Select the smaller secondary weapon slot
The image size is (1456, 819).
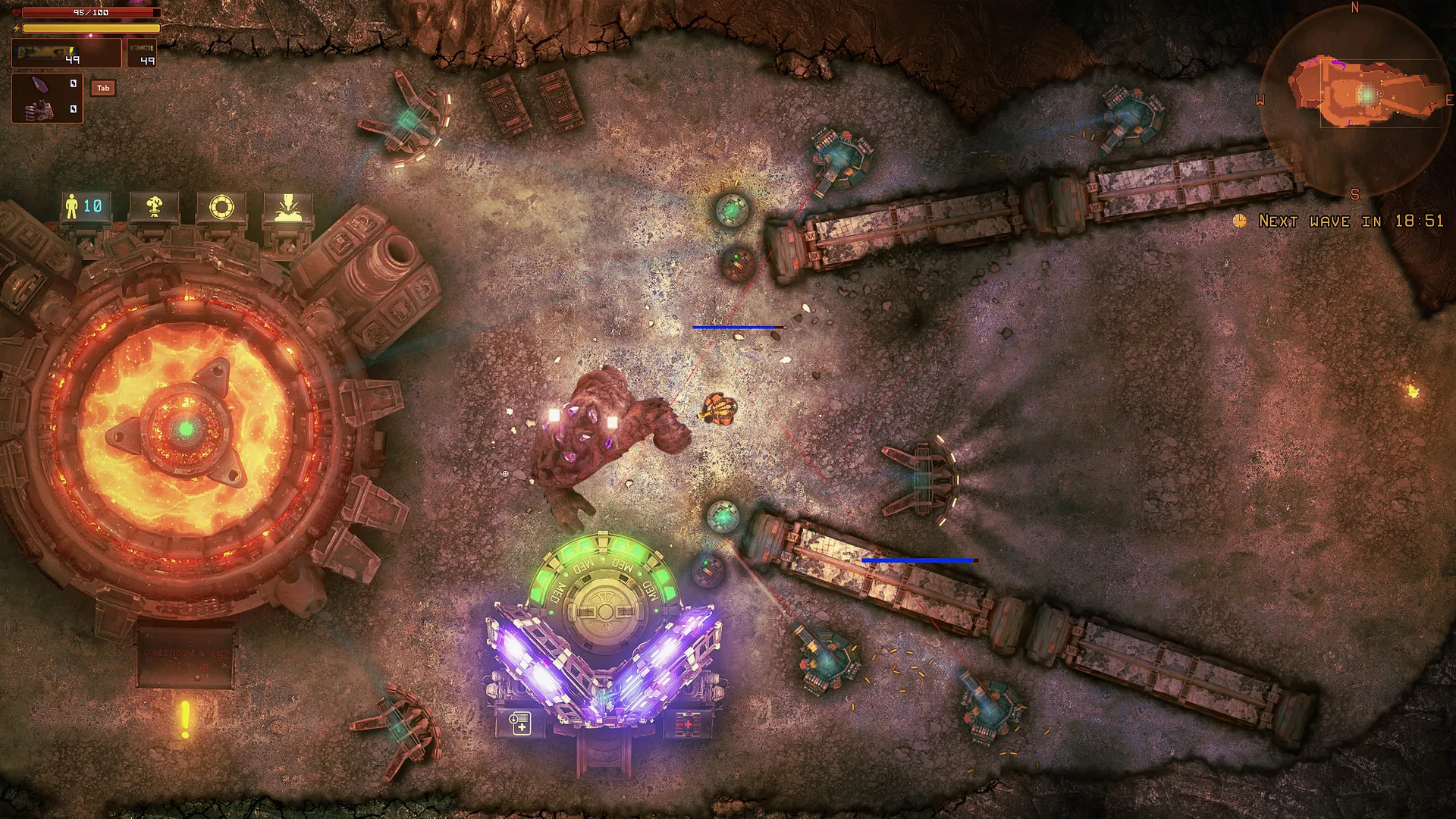click(x=142, y=54)
